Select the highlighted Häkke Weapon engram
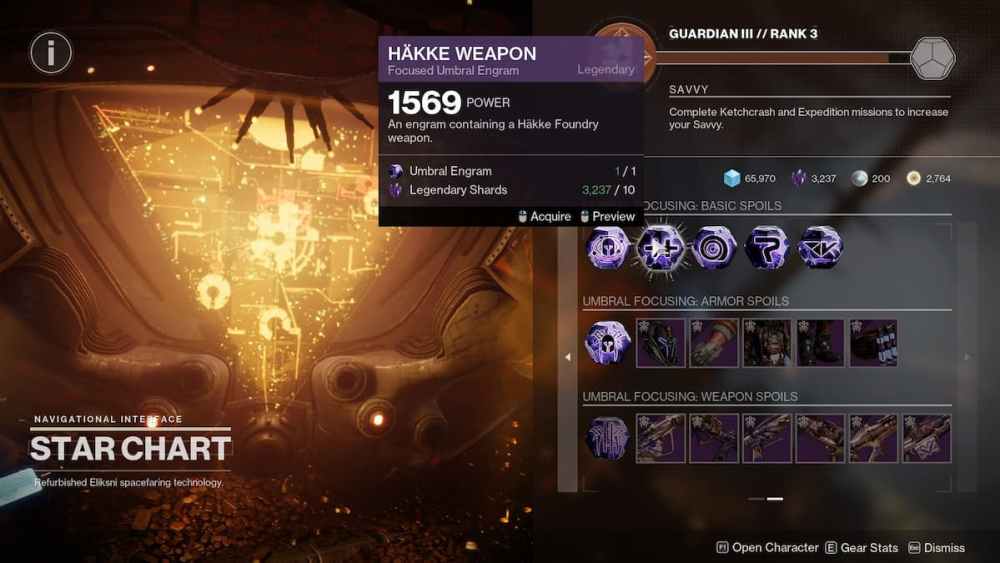The image size is (1000, 563). (x=660, y=247)
